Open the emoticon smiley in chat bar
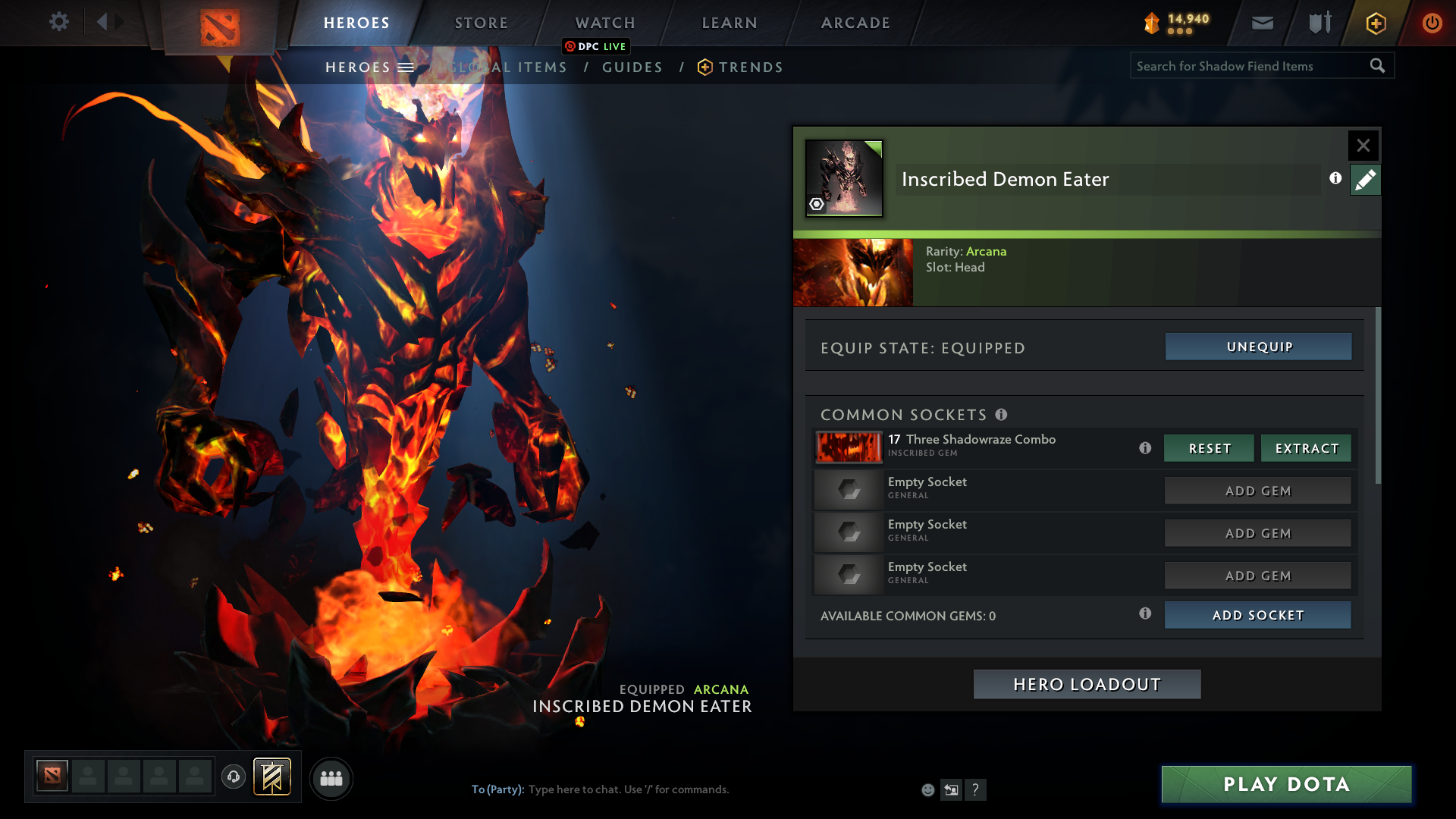 coord(927,789)
